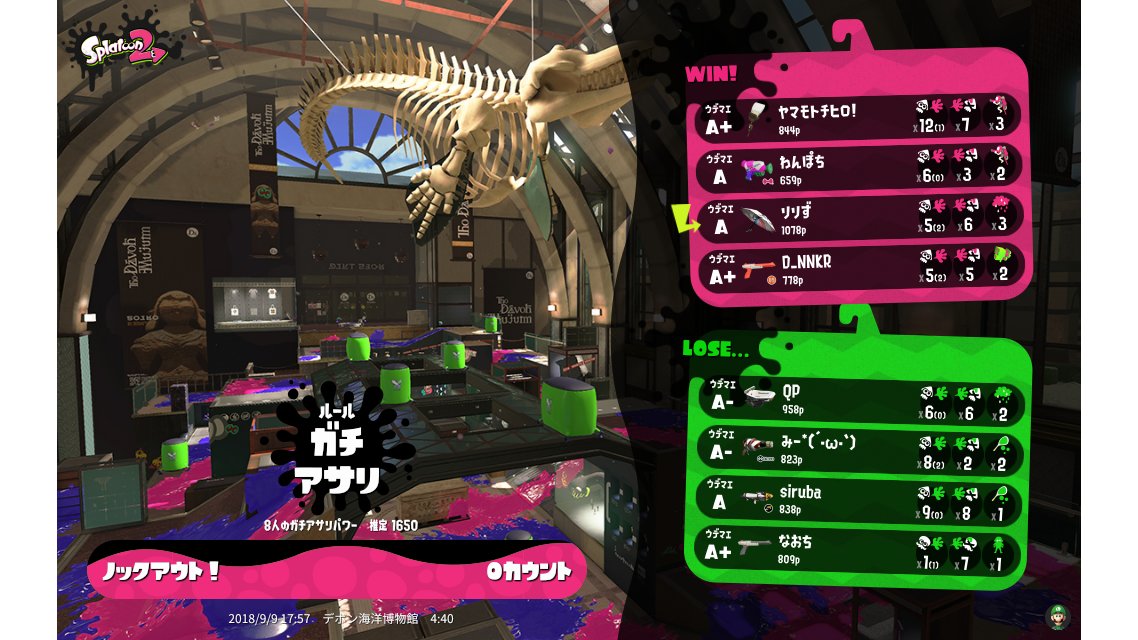Select the paintbrush weapon icon beside ヤマモトチヒロ!
This screenshot has width=1138, height=640.
tap(758, 118)
